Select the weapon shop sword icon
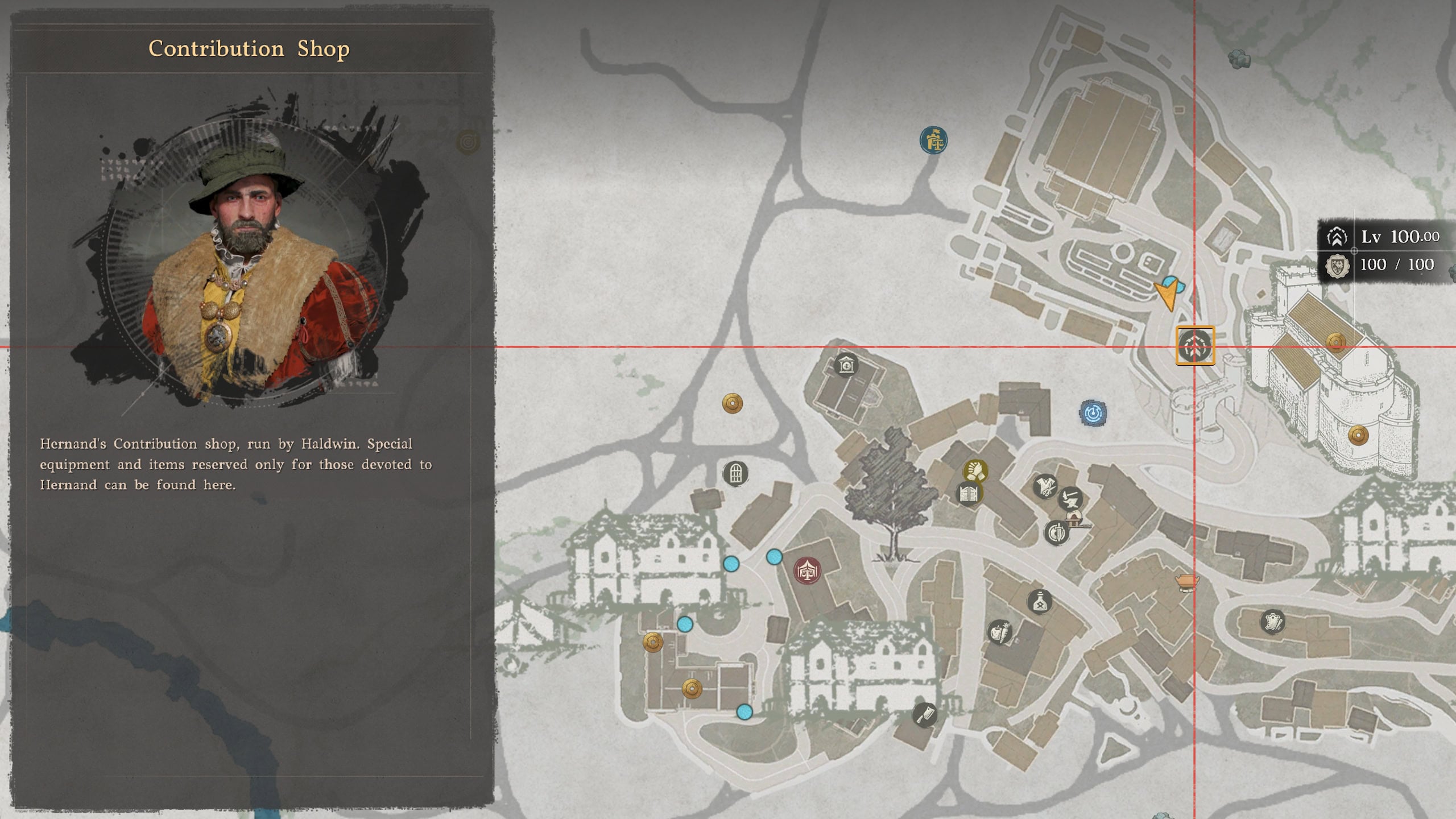This screenshot has width=1456, height=819. 1057,533
